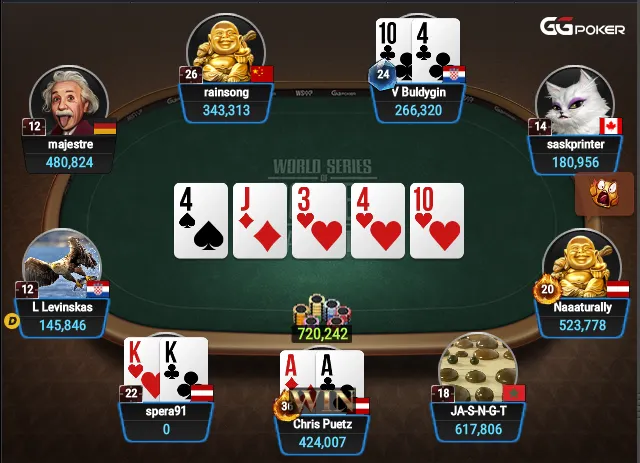Click V Buldygin's name plate
The height and width of the screenshot is (463, 640).
coord(419,101)
